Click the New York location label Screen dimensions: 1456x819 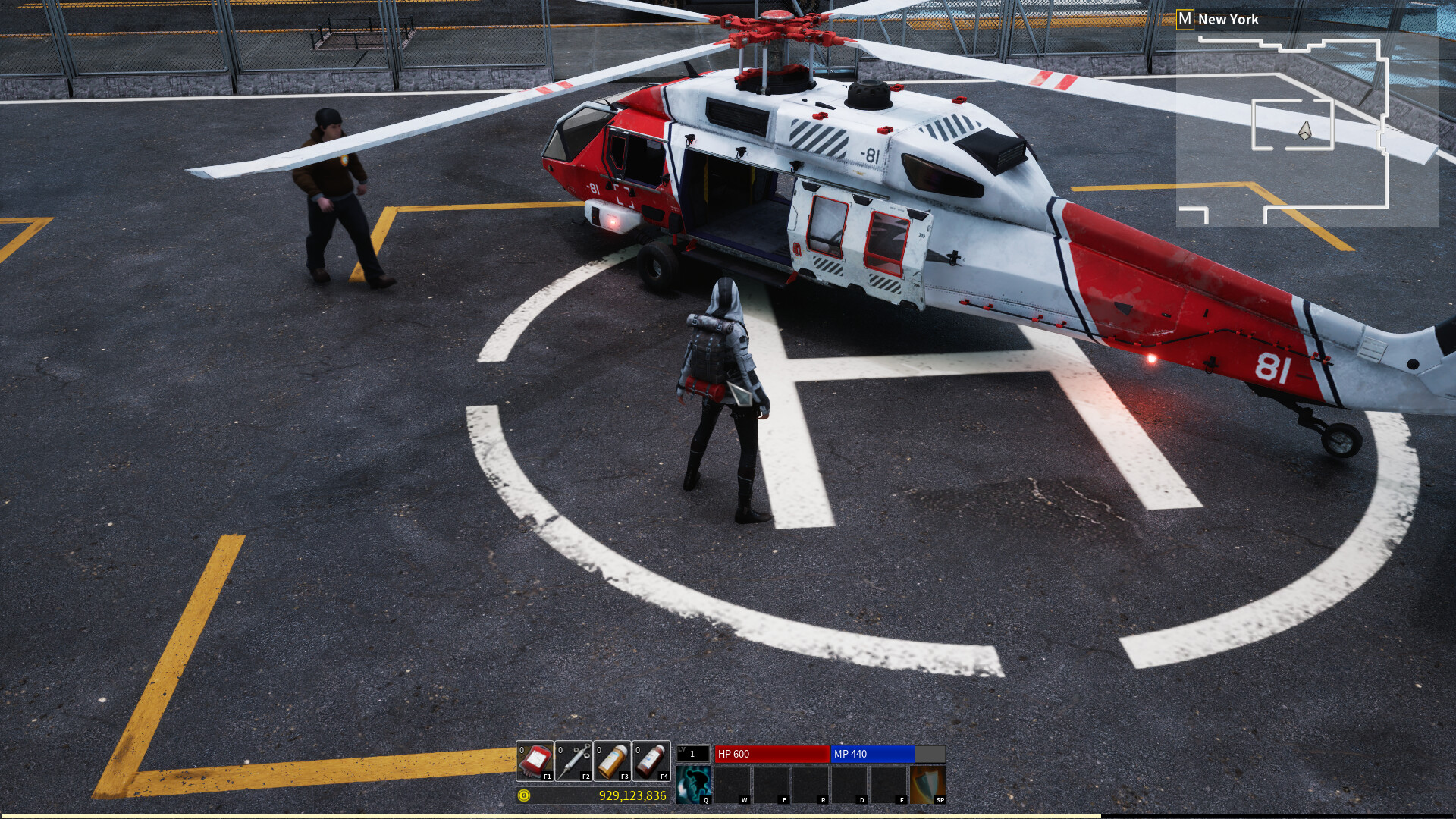[1228, 19]
